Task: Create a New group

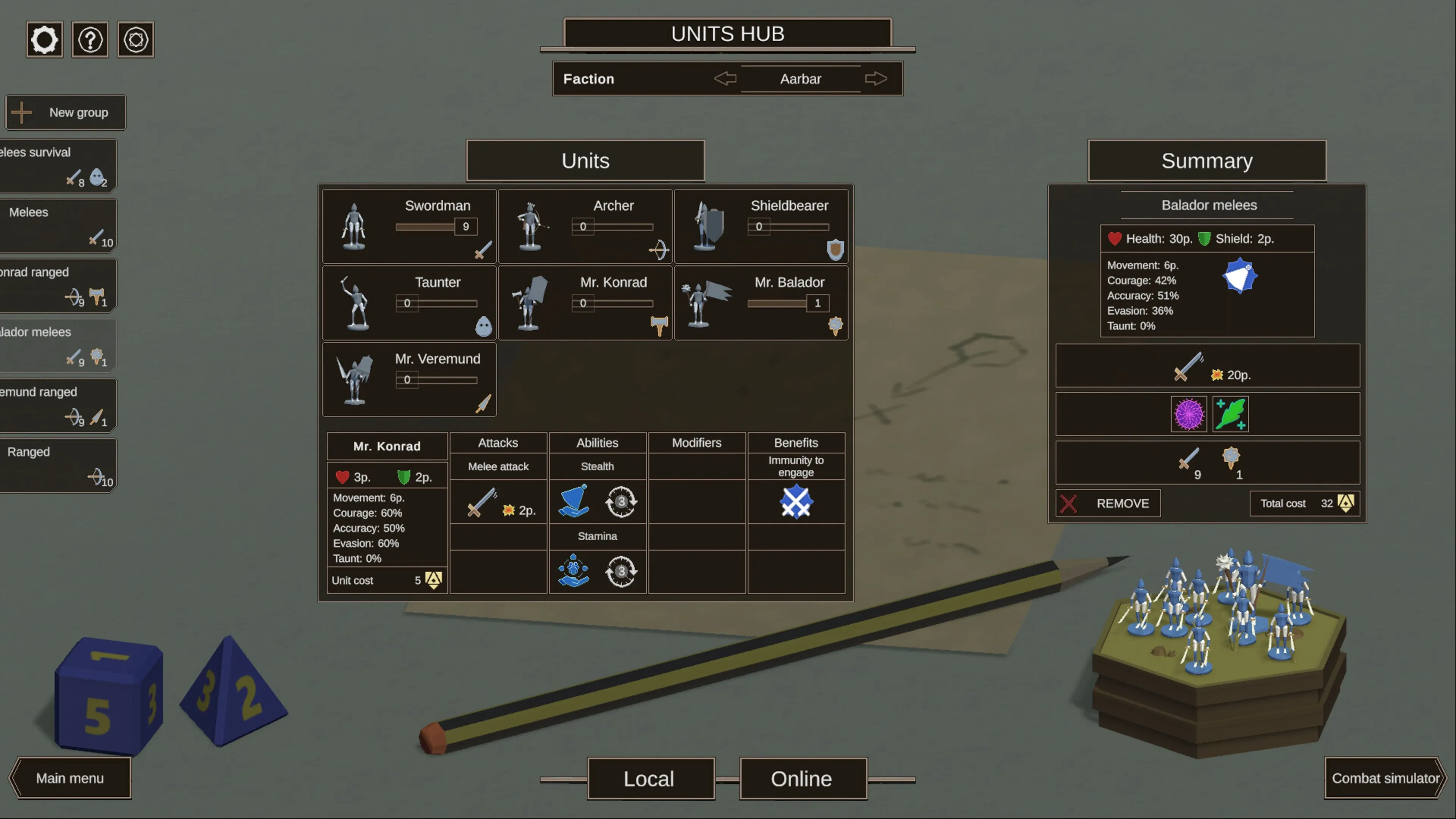Action: [66, 113]
